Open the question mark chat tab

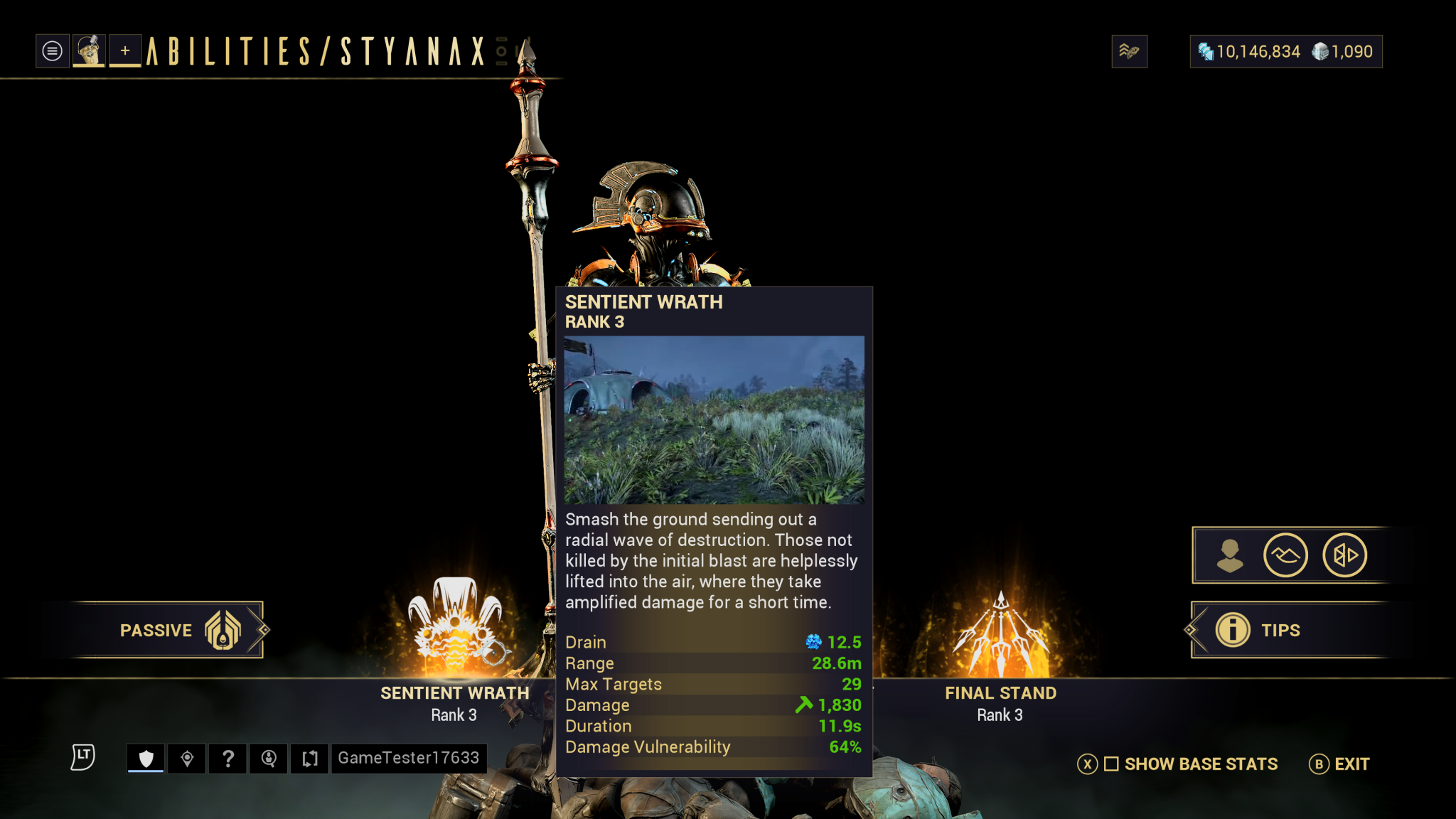[x=228, y=759]
